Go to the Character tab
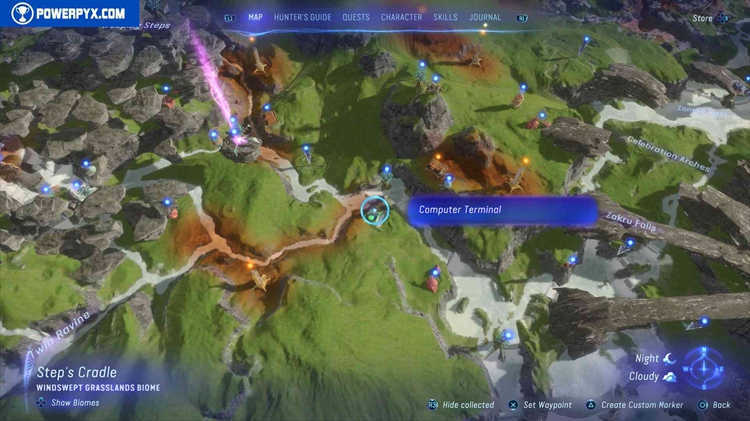Viewport: 750px width, 421px height. click(401, 17)
